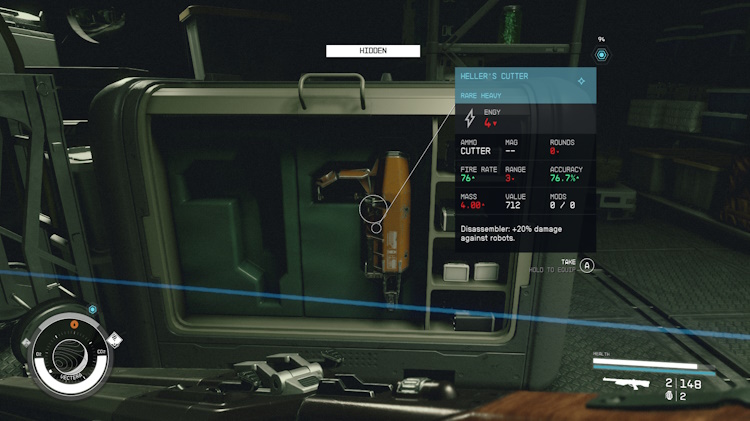This screenshot has width=750, height=421.
Task: Select the equipped rifle weapon icon
Action: pyautogui.click(x=626, y=384)
